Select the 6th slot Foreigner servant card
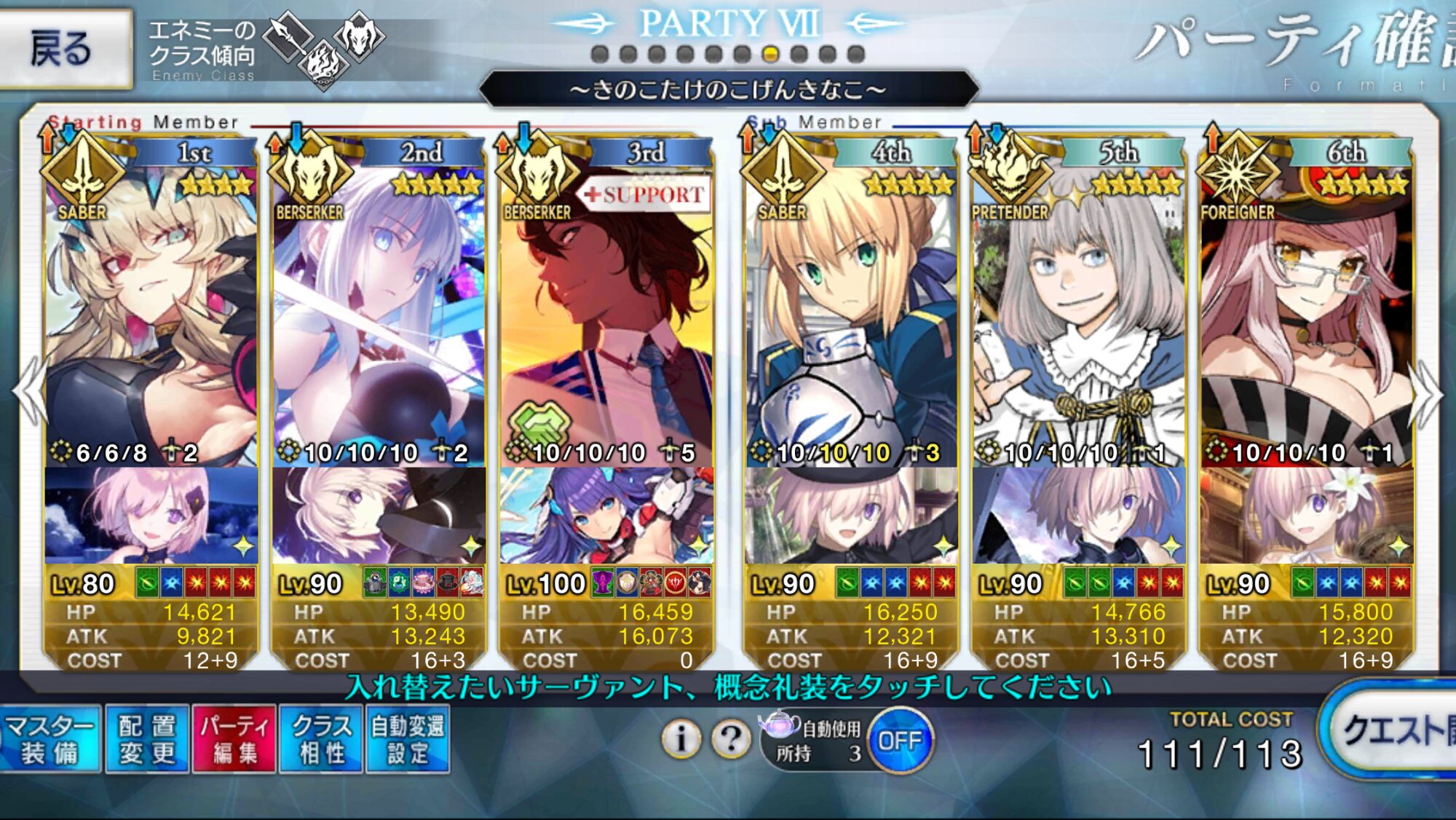This screenshot has width=1456, height=820. pos(1307,313)
